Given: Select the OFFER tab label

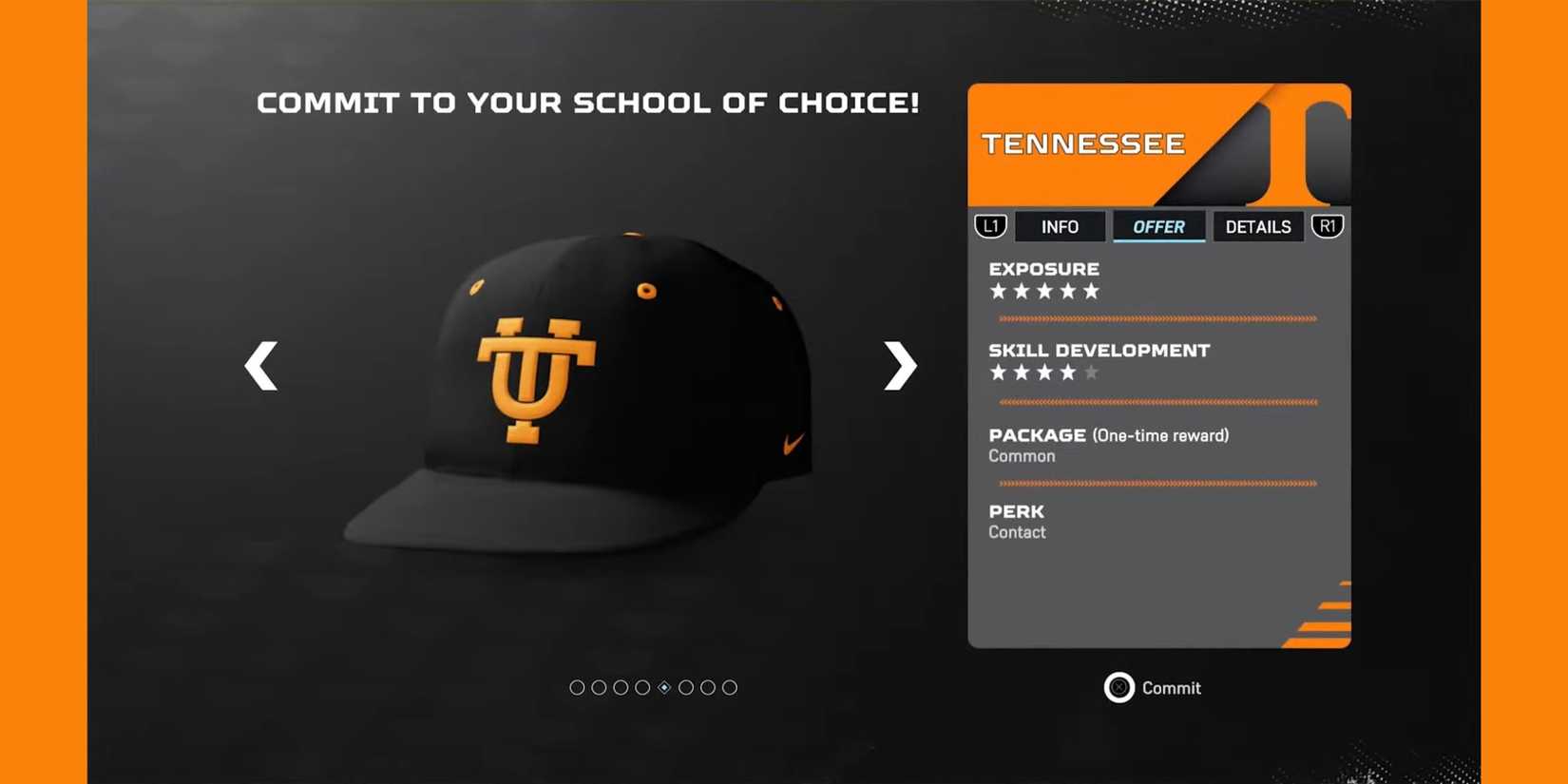Looking at the screenshot, I should pyautogui.click(x=1158, y=226).
